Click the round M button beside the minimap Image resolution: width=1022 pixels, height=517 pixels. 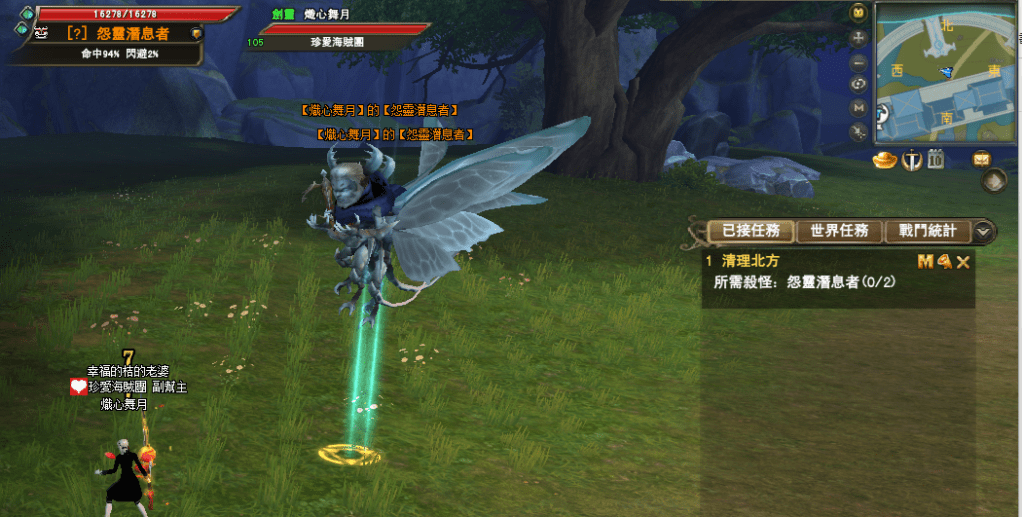[858, 107]
